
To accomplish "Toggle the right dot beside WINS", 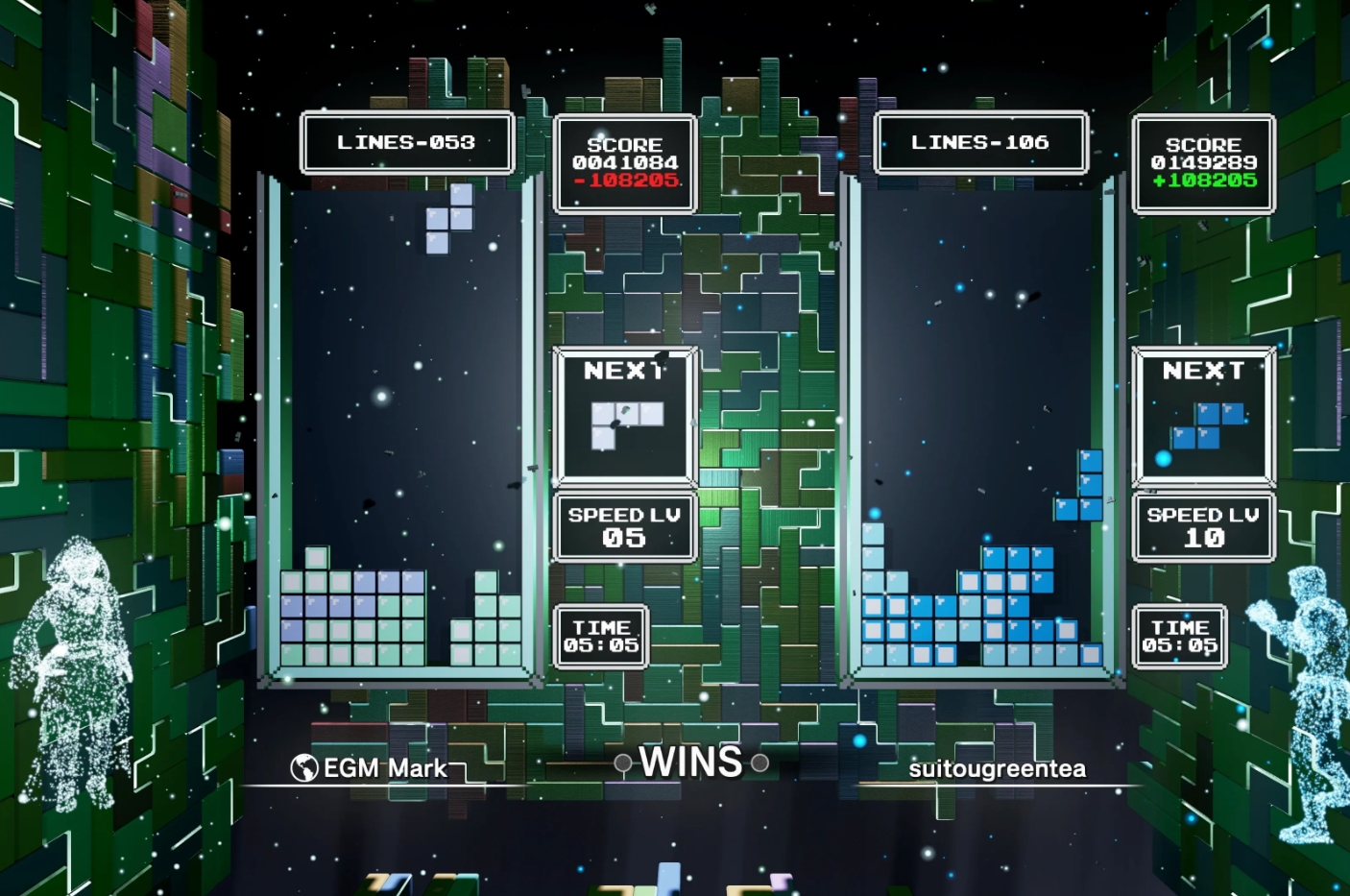I will tap(762, 763).
